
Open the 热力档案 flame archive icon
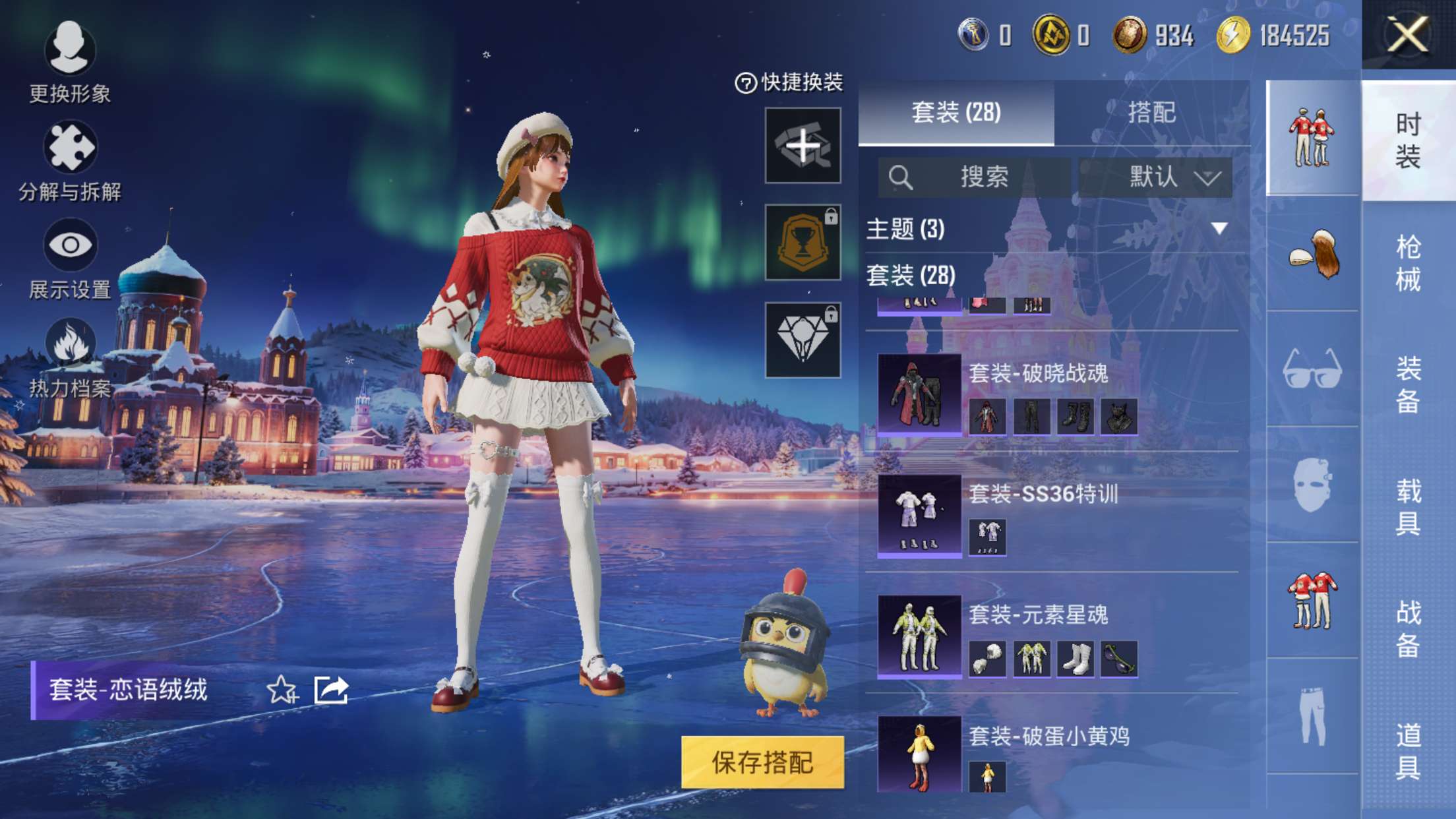(69, 338)
